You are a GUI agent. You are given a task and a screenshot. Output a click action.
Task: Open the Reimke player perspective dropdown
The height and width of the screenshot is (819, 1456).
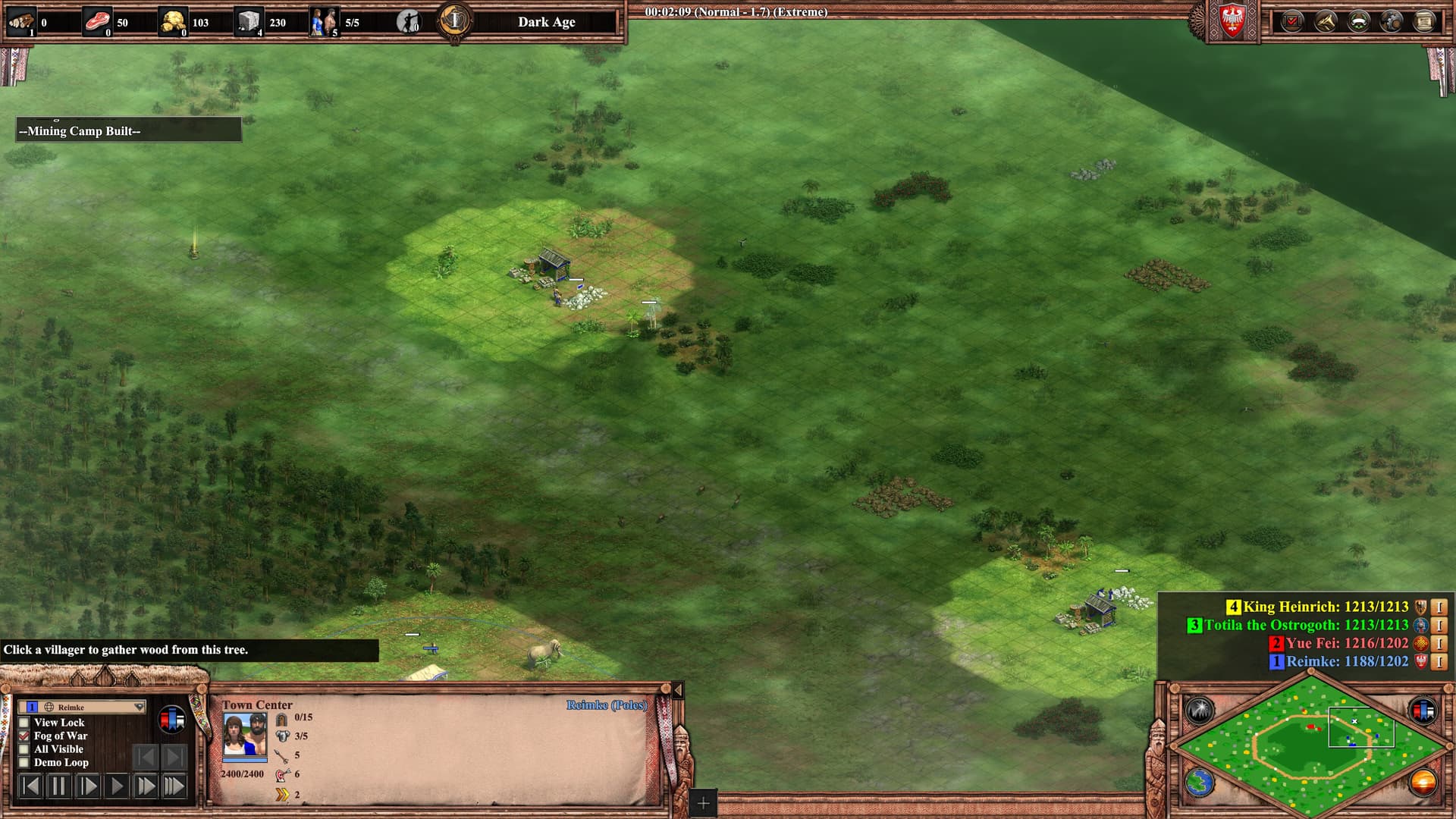tap(82, 707)
